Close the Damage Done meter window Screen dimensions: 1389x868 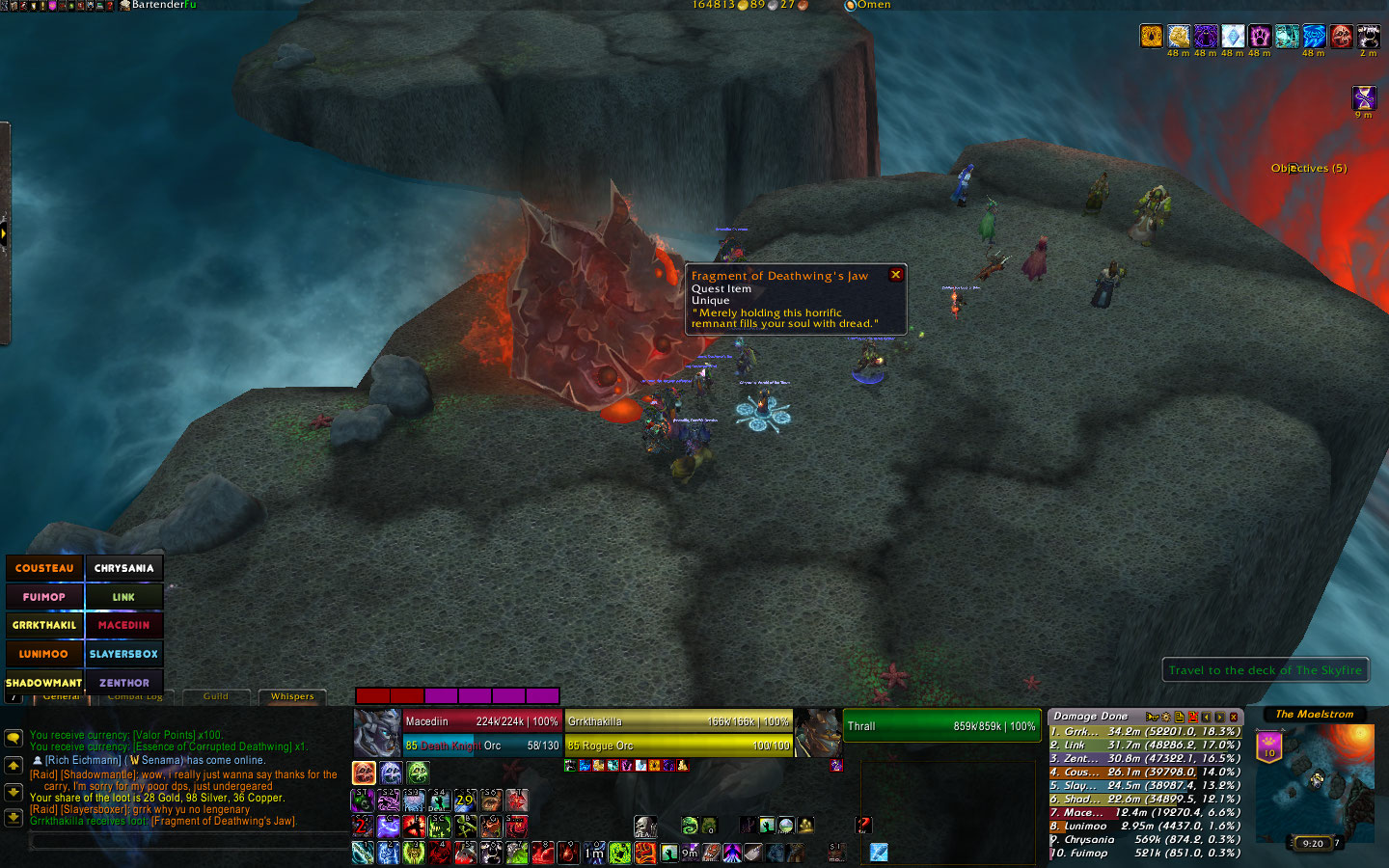pyautogui.click(x=1234, y=717)
